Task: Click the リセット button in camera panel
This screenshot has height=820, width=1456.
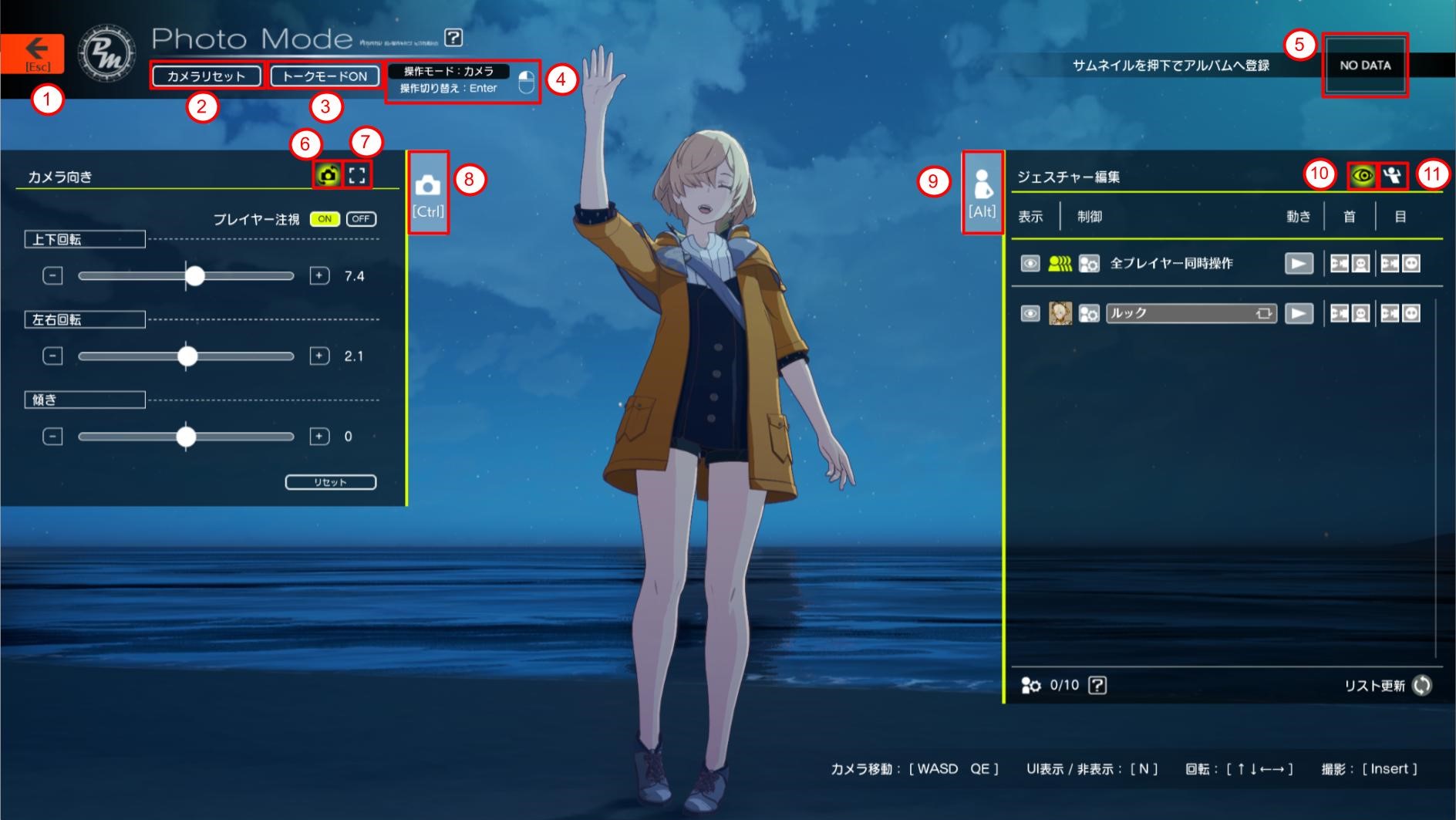Action: (330, 482)
